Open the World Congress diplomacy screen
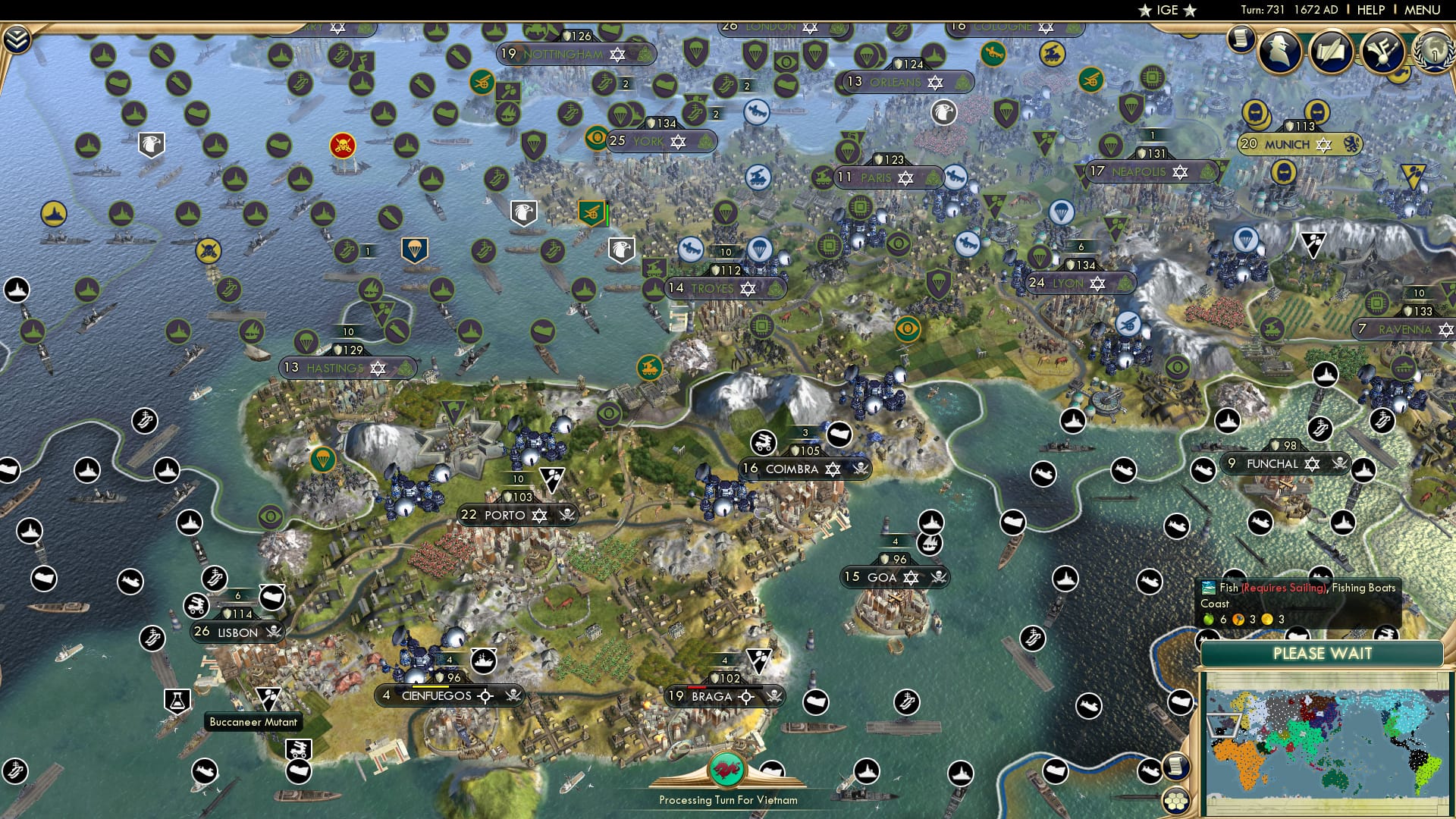This screenshot has height=819, width=1456. (x=1433, y=55)
